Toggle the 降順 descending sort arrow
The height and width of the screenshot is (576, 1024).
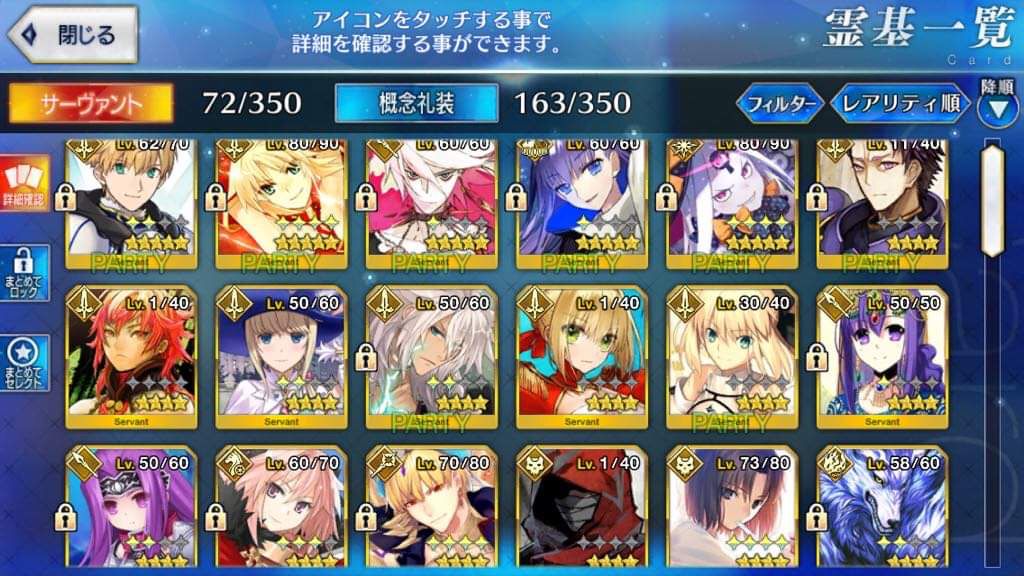point(996,103)
